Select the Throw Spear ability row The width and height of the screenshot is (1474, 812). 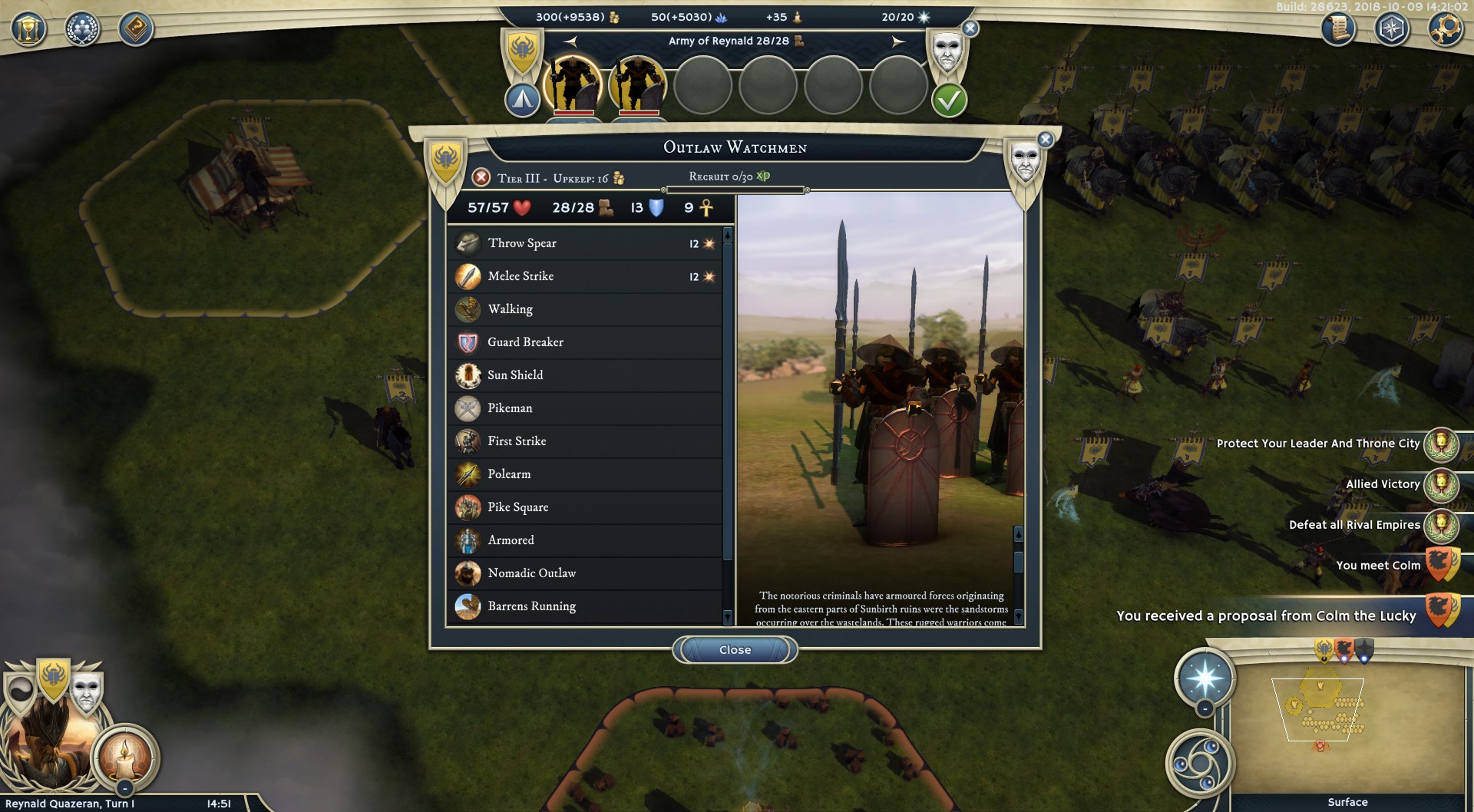585,243
